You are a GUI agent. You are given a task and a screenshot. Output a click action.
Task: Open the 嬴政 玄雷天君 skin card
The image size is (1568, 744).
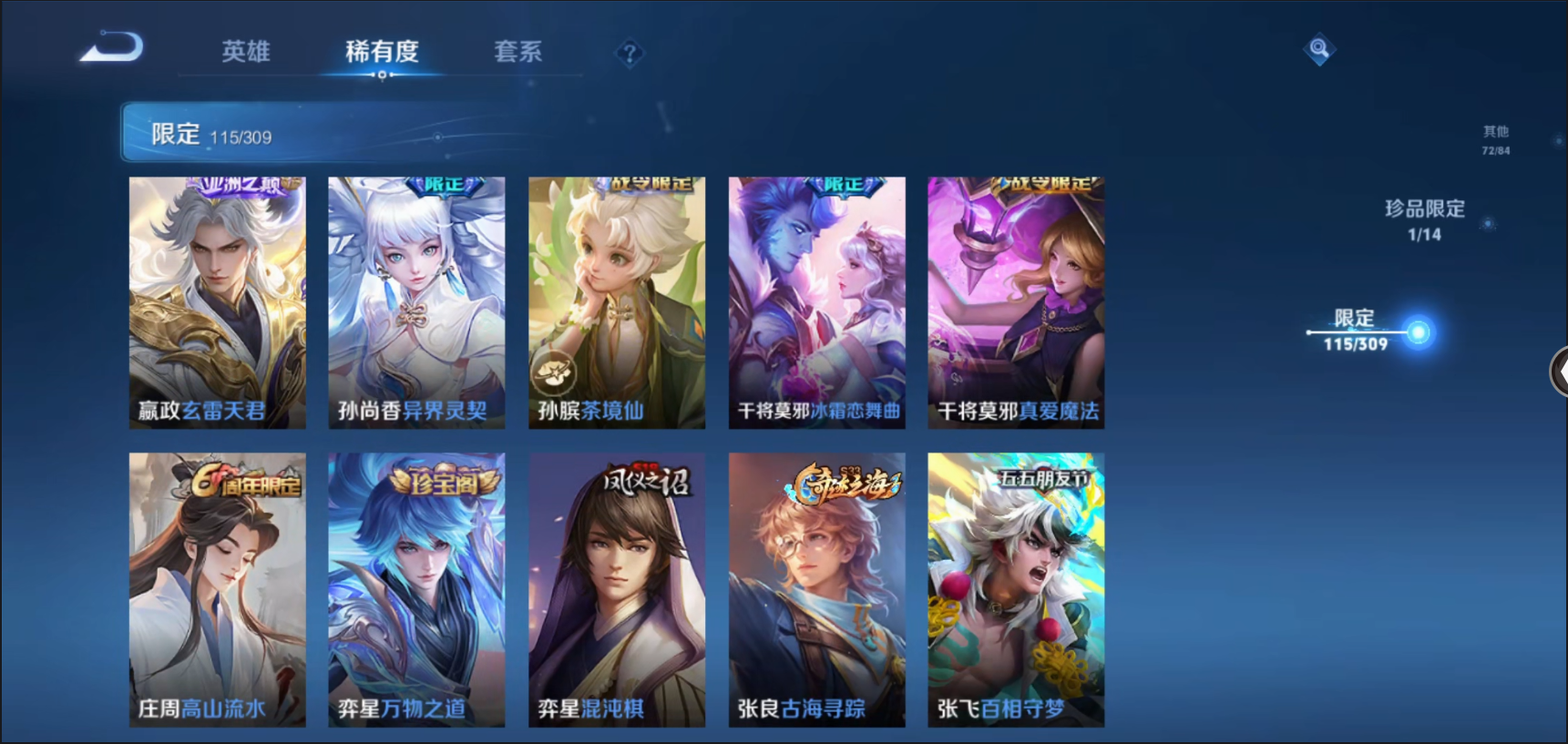218,302
